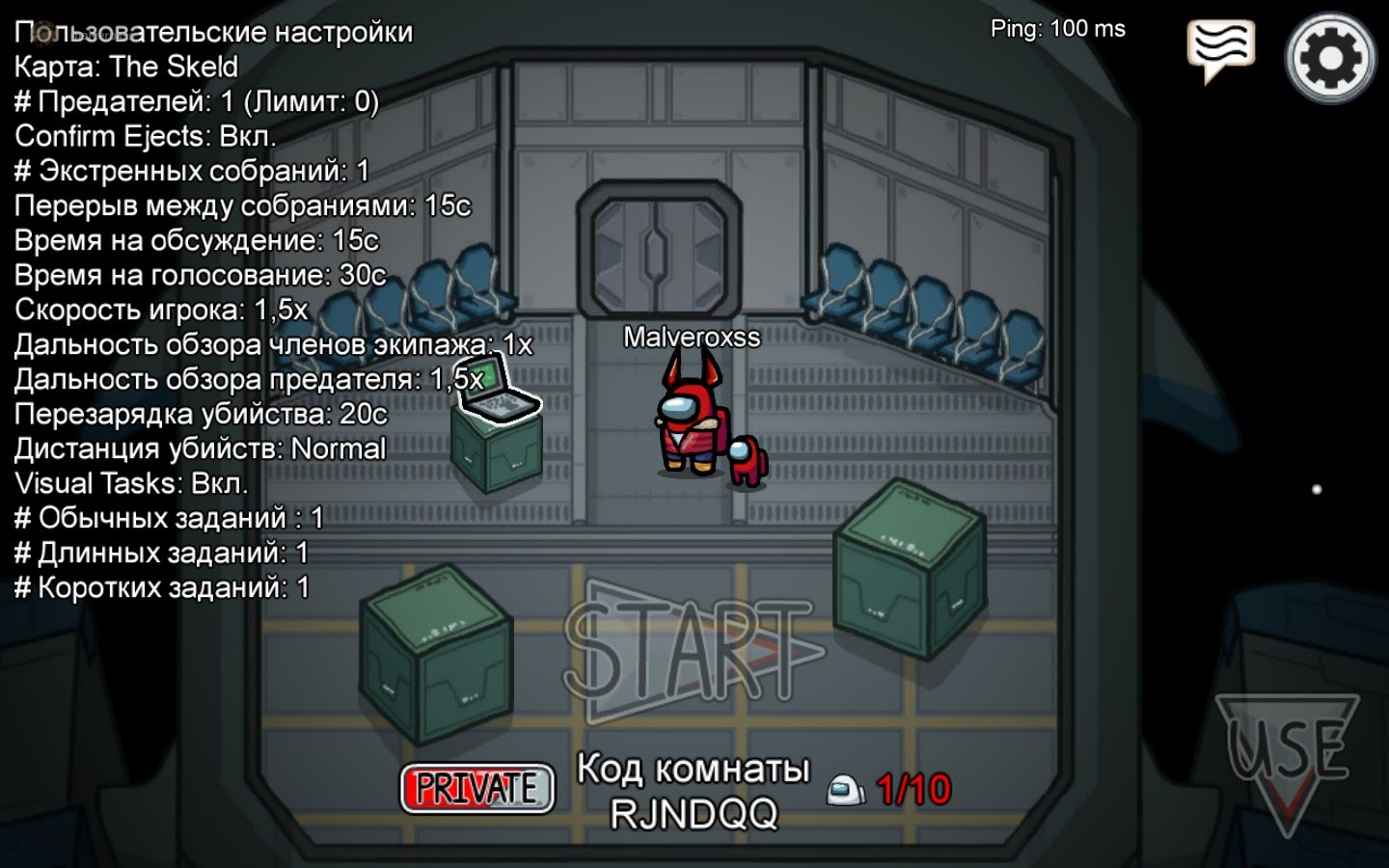Open the chat speech bubble
The image size is (1389, 868).
pyautogui.click(x=1221, y=48)
